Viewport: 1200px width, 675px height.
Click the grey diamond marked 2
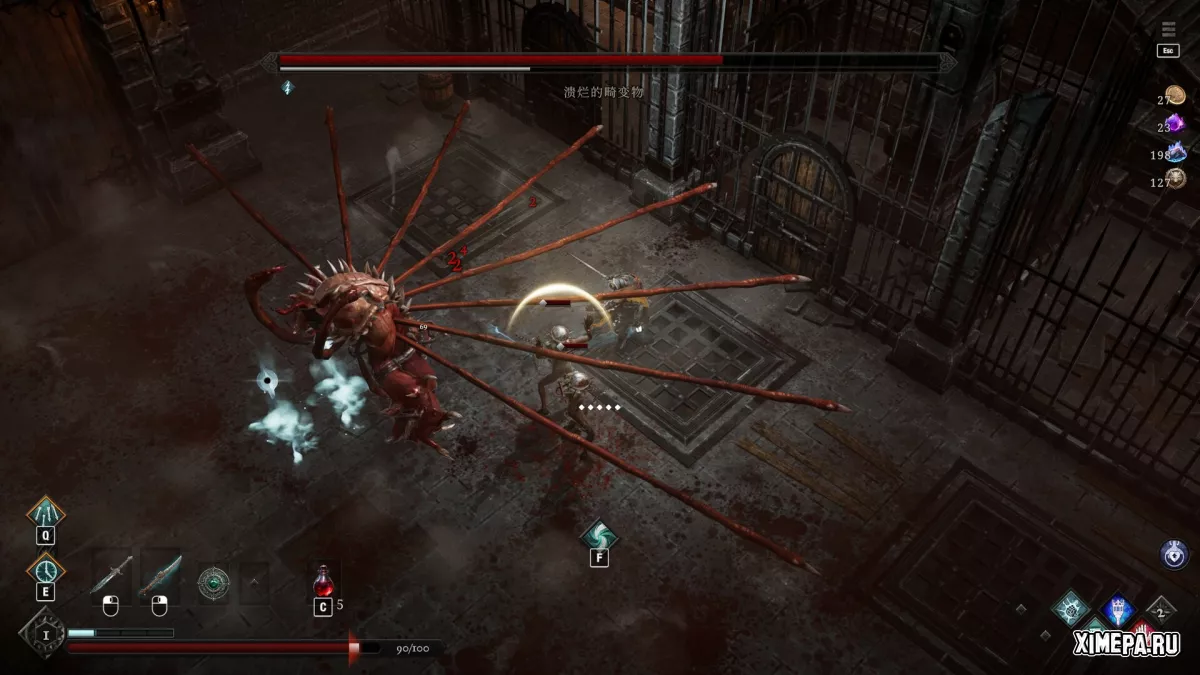[x=1161, y=609]
